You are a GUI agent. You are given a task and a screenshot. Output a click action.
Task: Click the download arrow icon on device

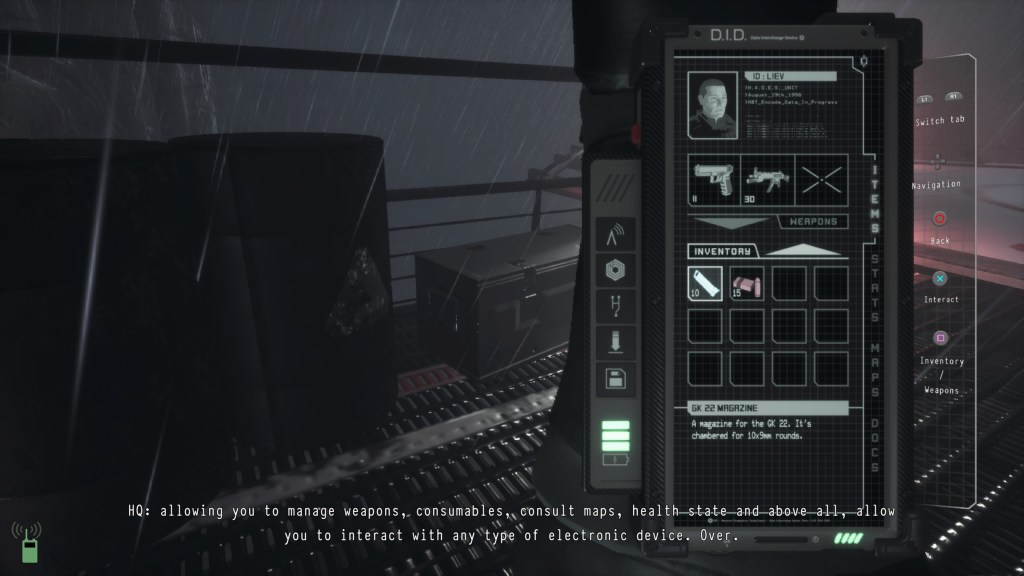[x=614, y=344]
